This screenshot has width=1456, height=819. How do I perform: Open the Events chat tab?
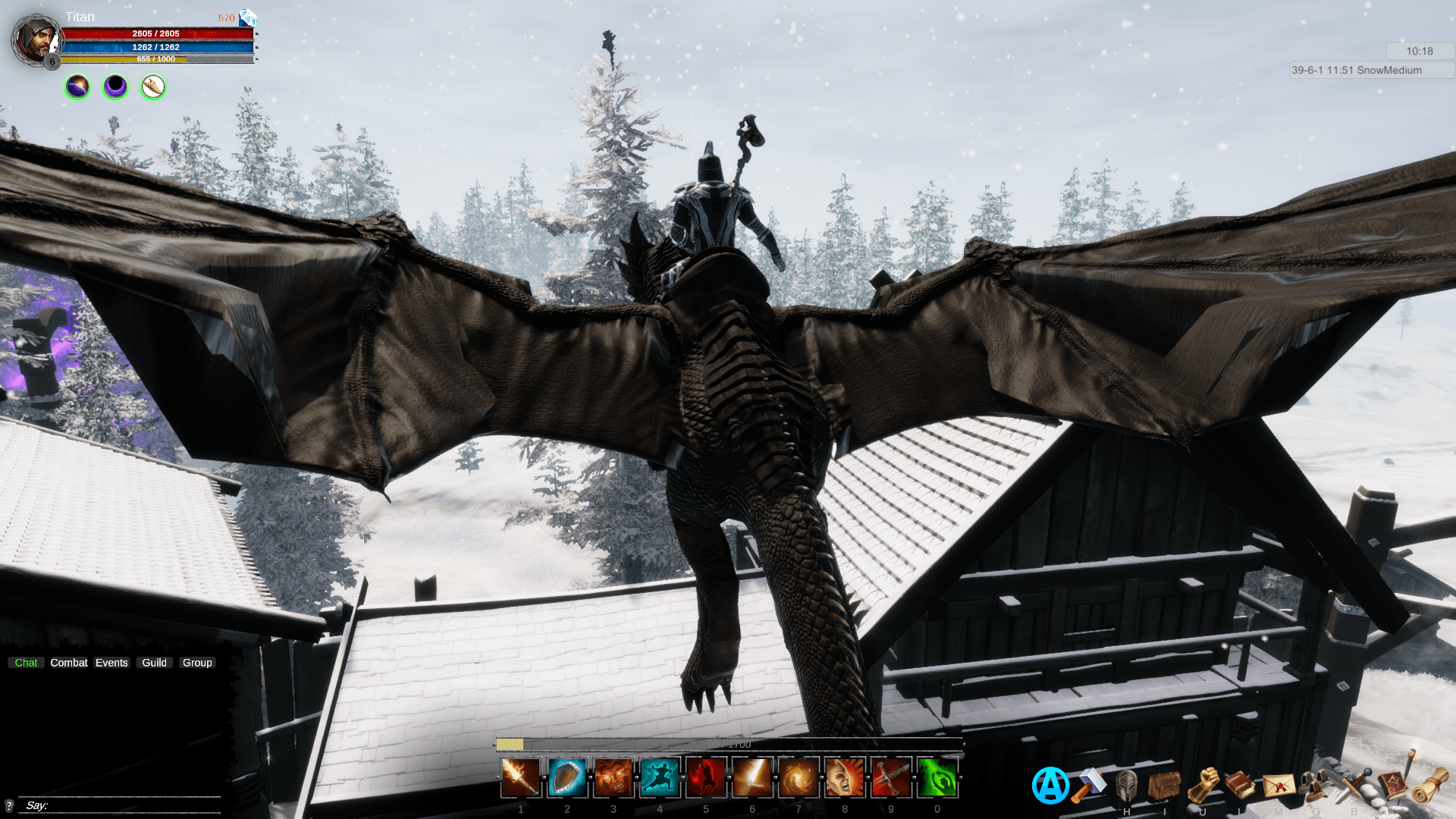pos(111,663)
